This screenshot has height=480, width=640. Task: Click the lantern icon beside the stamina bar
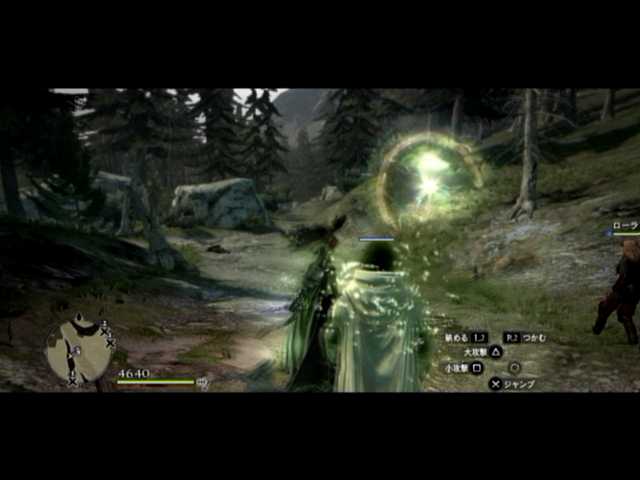[x=203, y=381]
